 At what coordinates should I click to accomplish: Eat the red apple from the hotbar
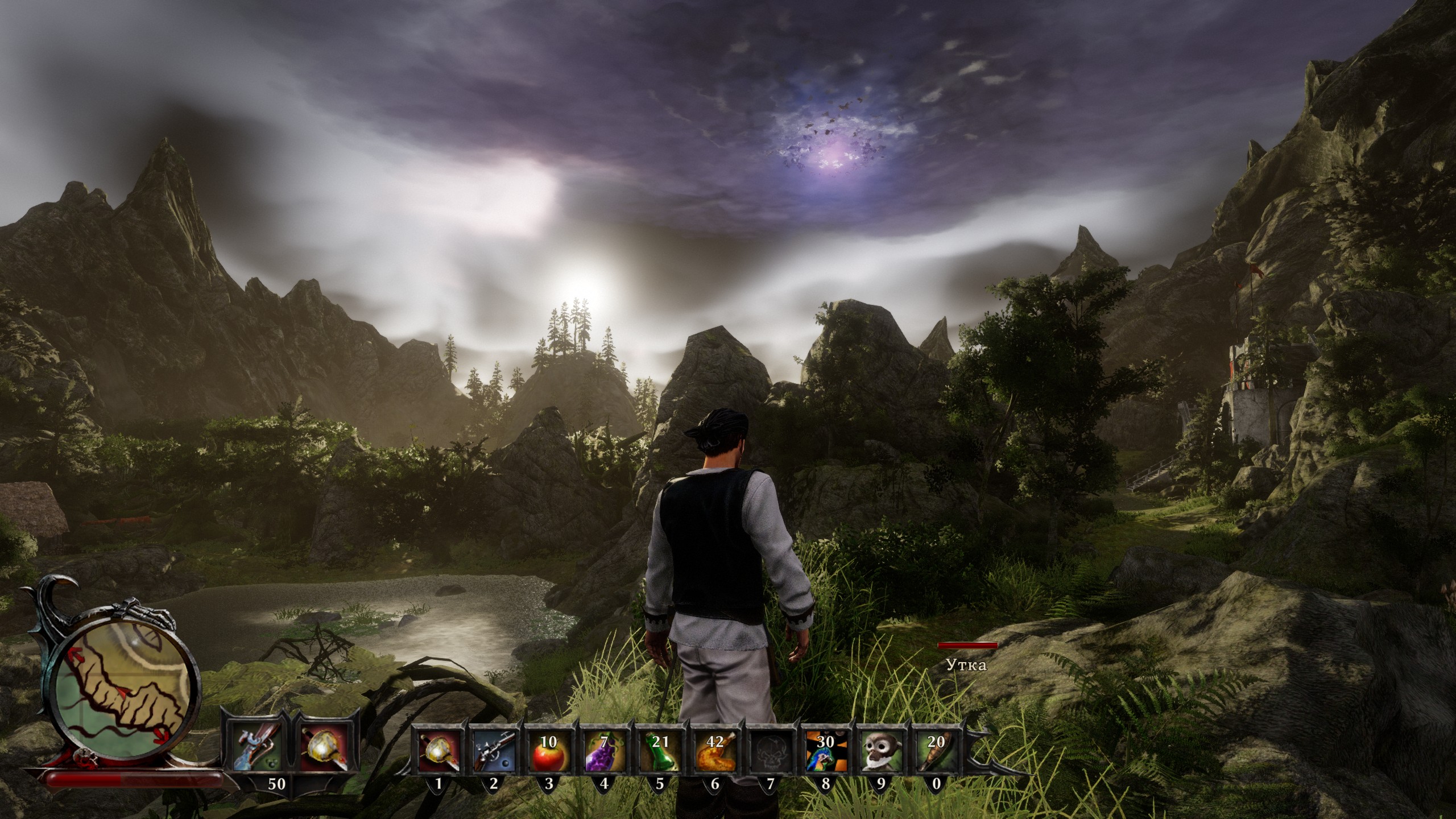[549, 750]
